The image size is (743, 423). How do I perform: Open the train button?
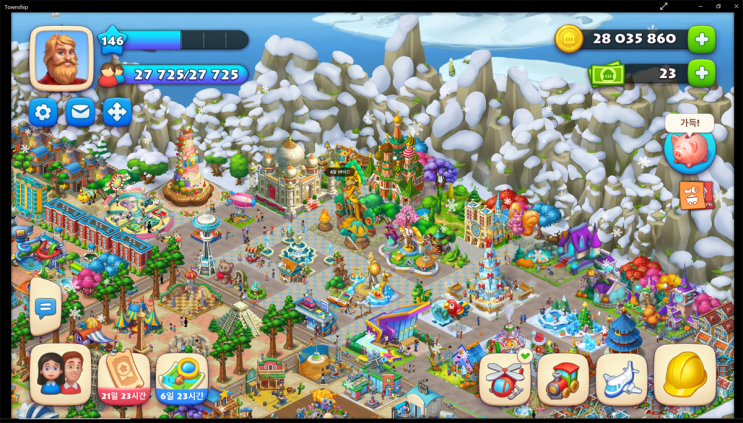click(563, 378)
